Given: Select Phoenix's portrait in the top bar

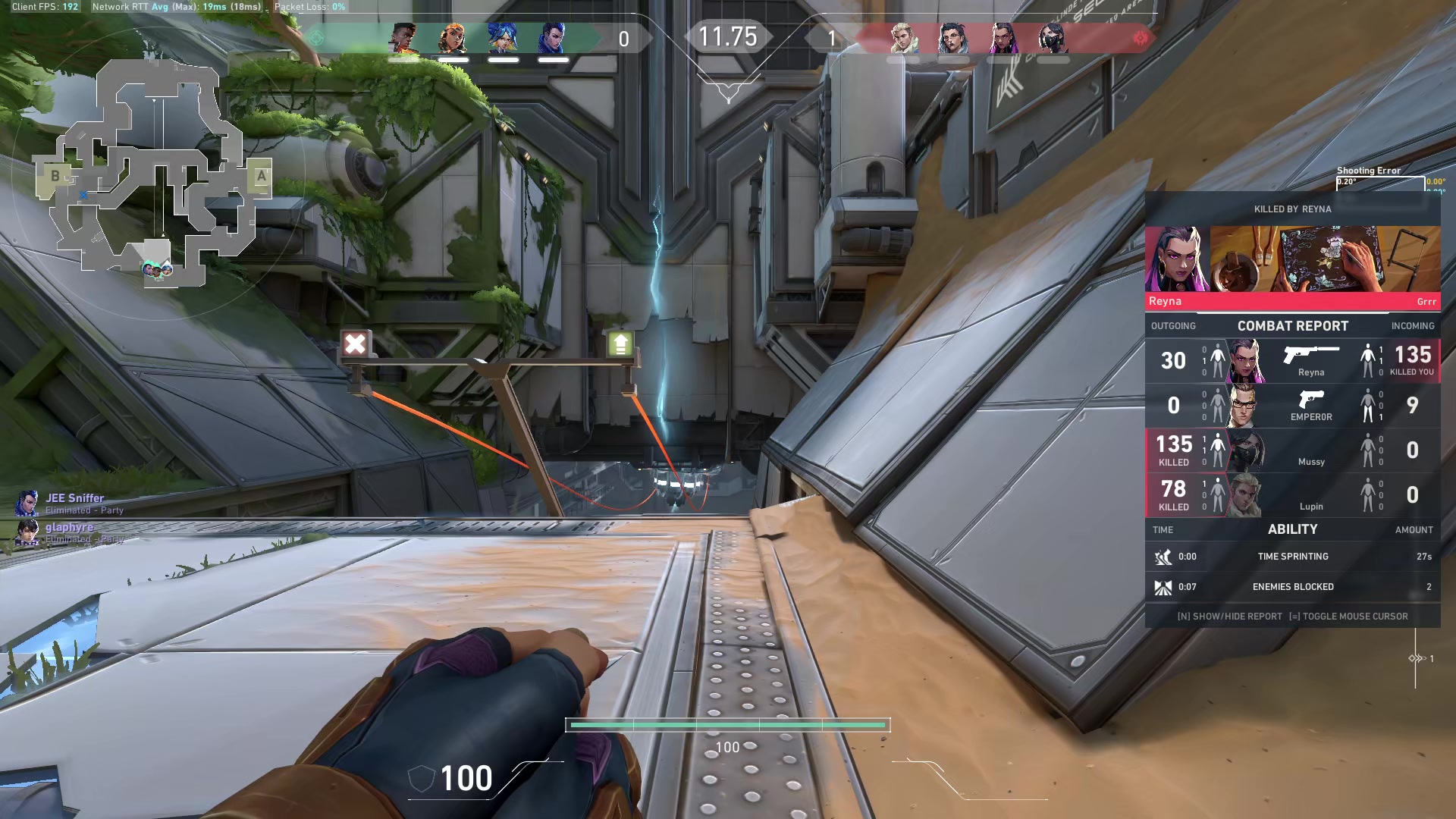Looking at the screenshot, I should [x=403, y=38].
